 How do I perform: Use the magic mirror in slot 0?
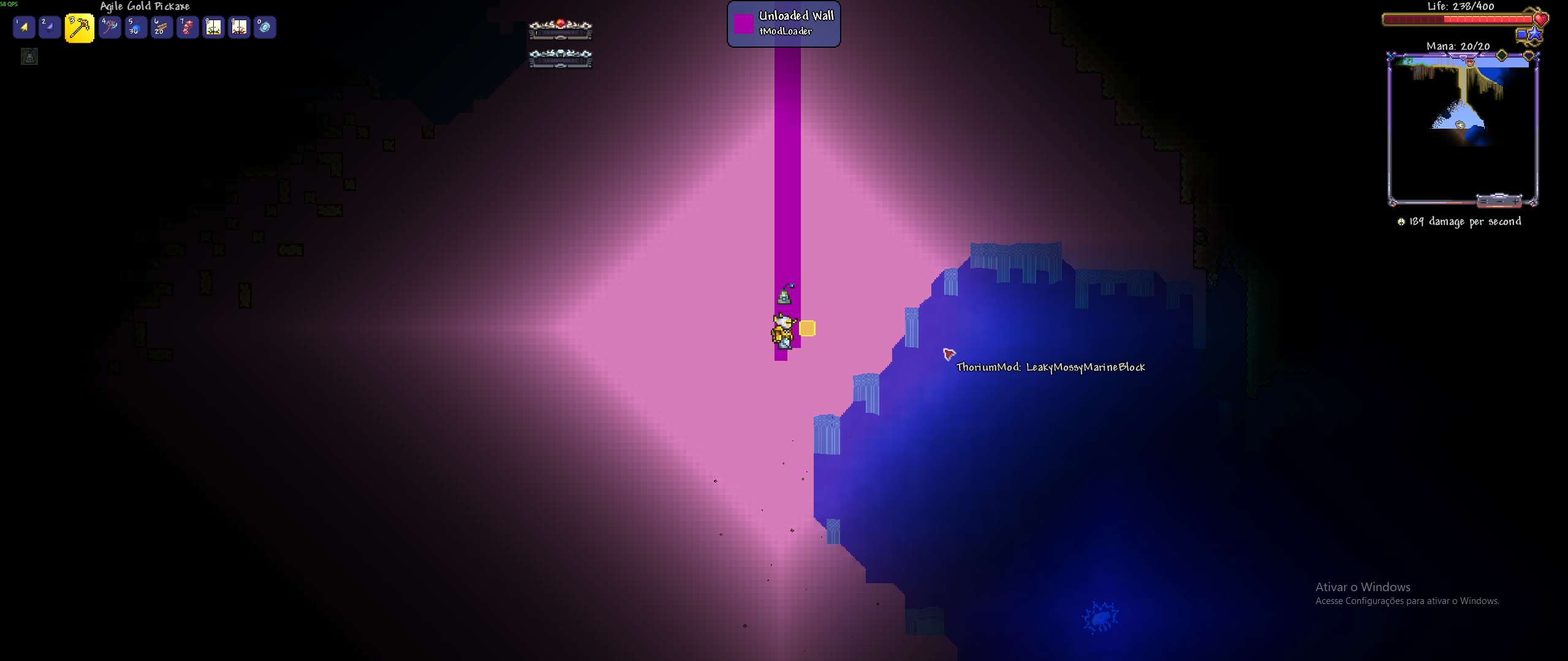[x=265, y=27]
